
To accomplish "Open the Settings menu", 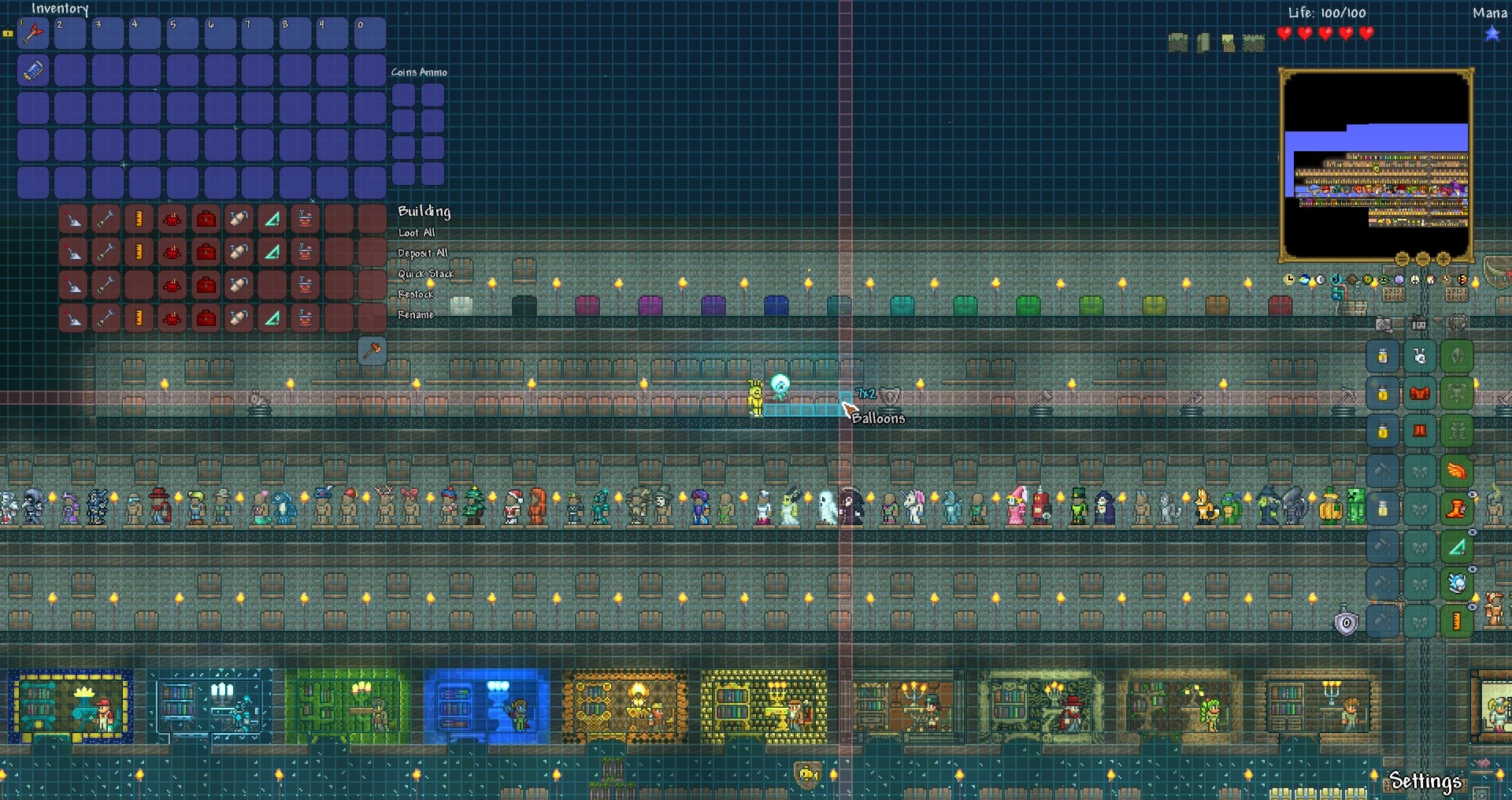I will click(x=1427, y=783).
